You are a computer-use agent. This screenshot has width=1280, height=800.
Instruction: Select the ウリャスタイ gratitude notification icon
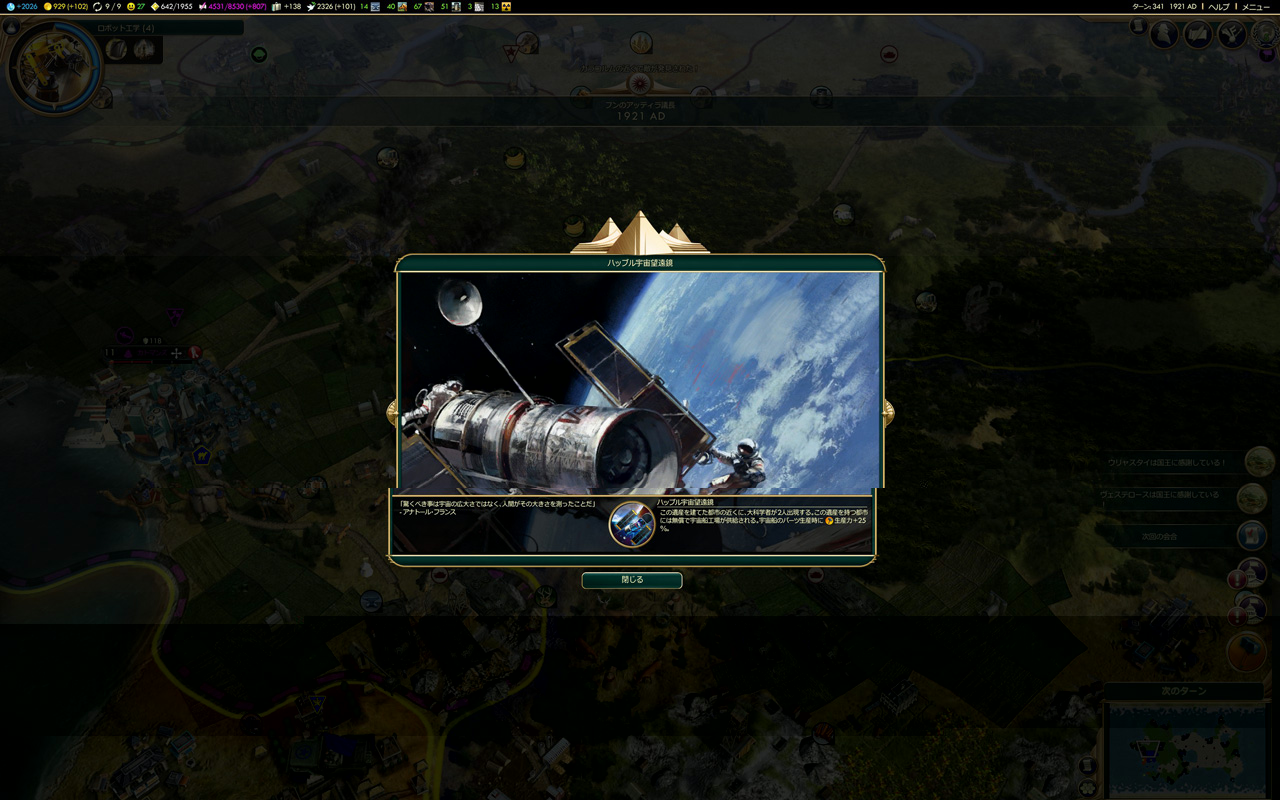pyautogui.click(x=1259, y=462)
